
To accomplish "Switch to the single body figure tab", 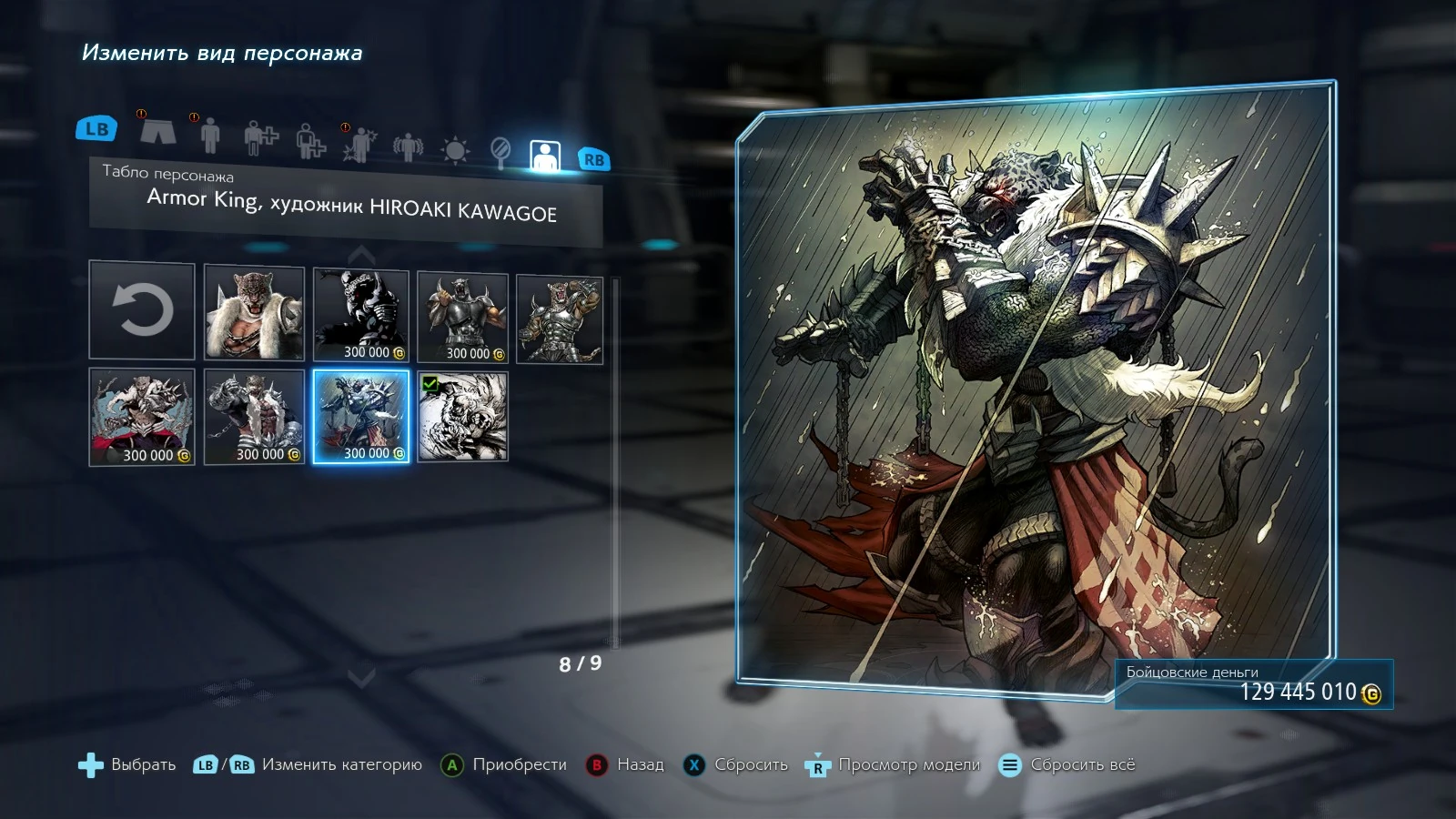I will pyautogui.click(x=210, y=135).
